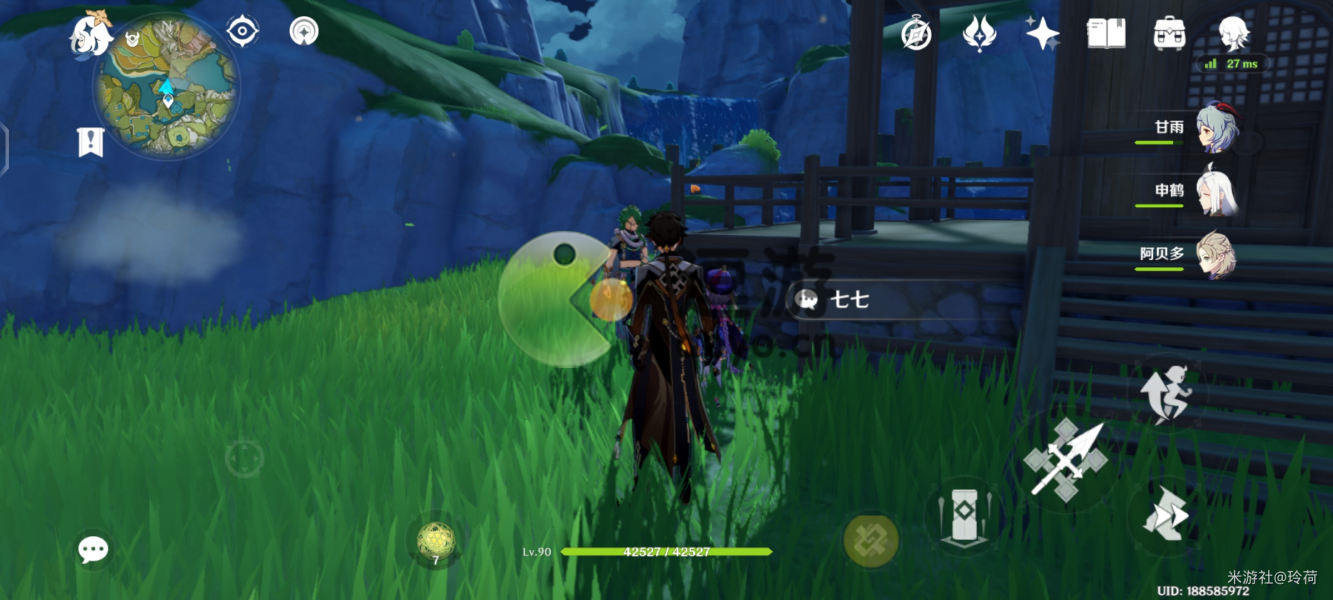The image size is (1333, 600).
Task: Open the character profile icon
Action: click(x=1233, y=33)
